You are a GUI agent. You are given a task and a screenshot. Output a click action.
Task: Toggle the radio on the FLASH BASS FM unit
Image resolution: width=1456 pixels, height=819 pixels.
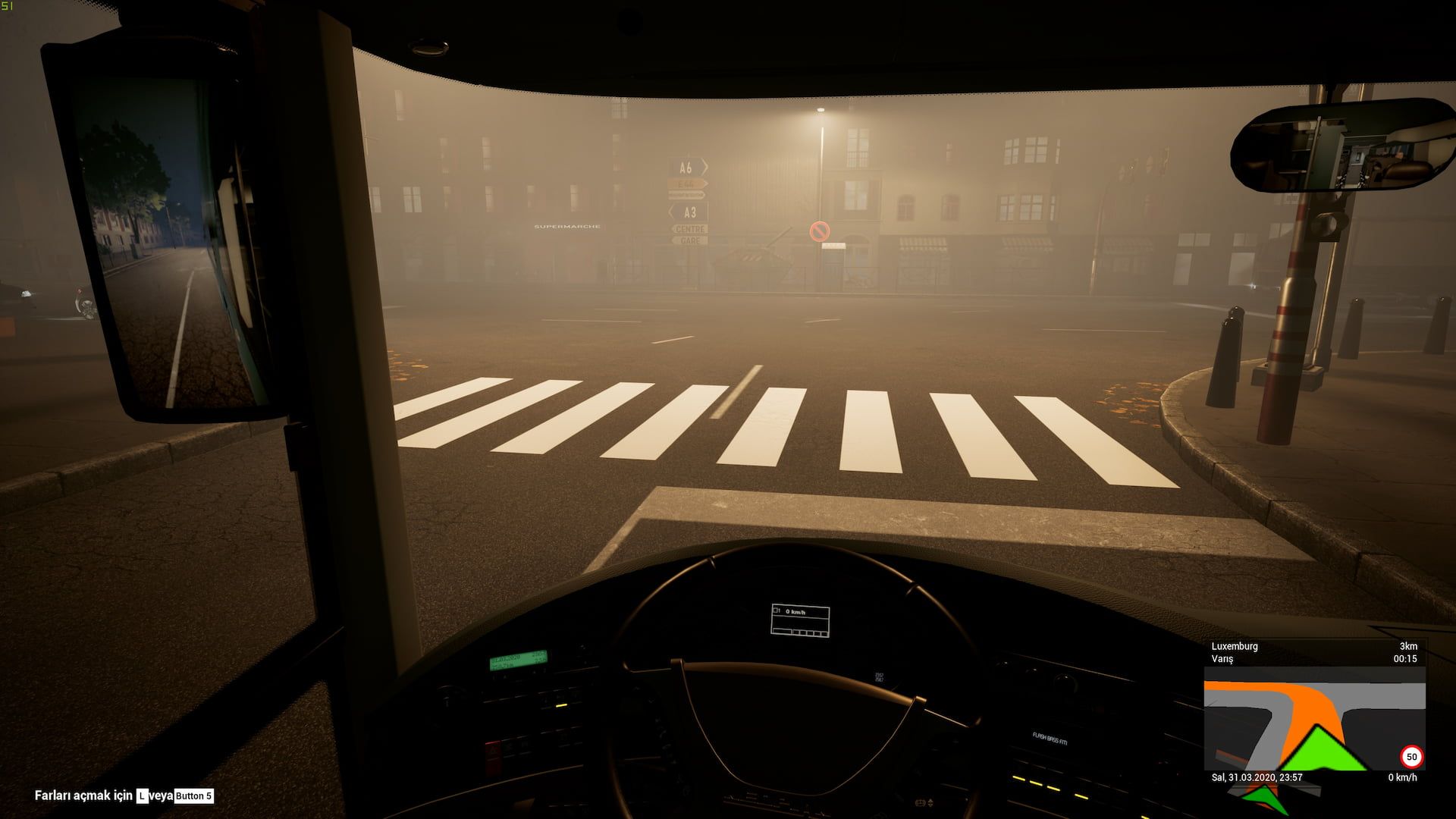(x=1049, y=738)
